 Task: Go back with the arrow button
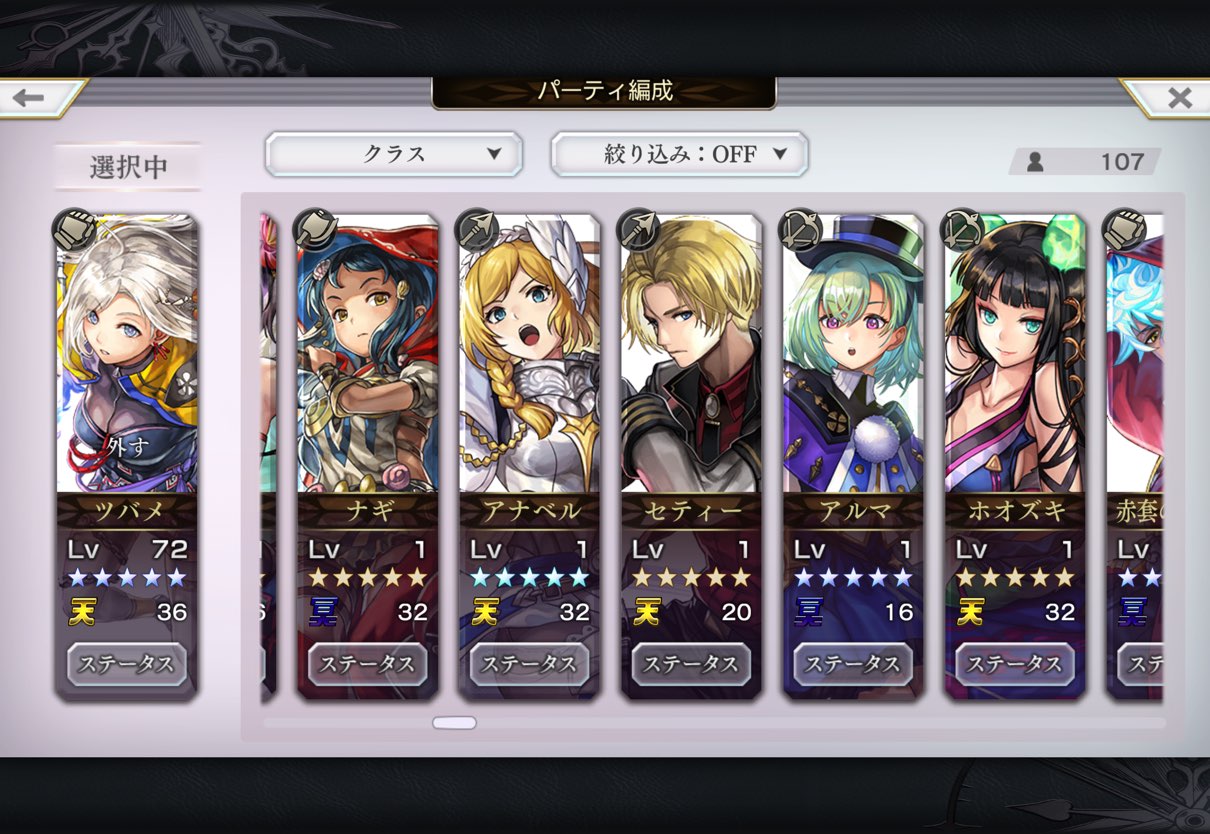point(32,98)
